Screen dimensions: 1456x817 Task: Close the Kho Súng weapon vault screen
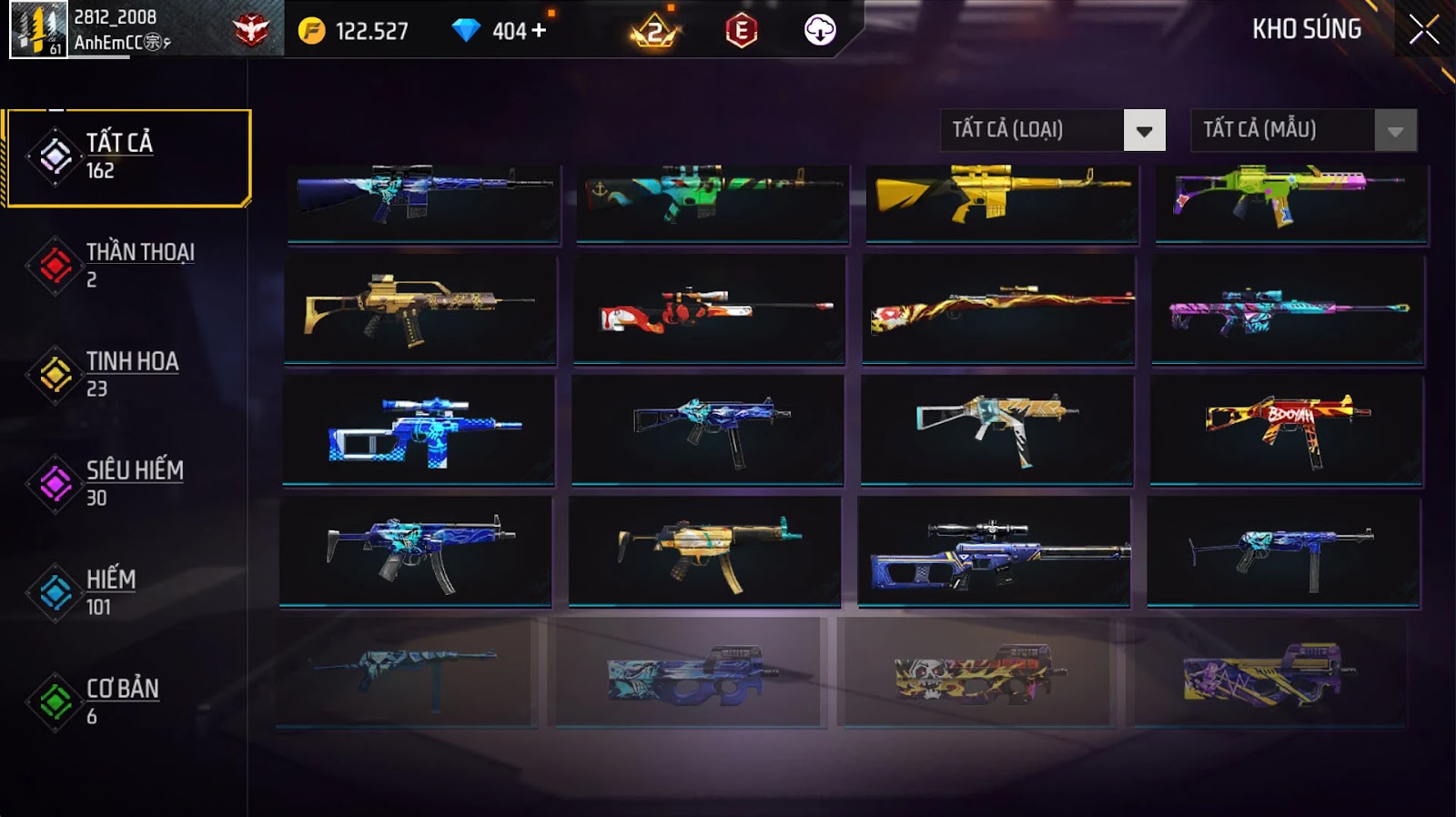point(1423,30)
